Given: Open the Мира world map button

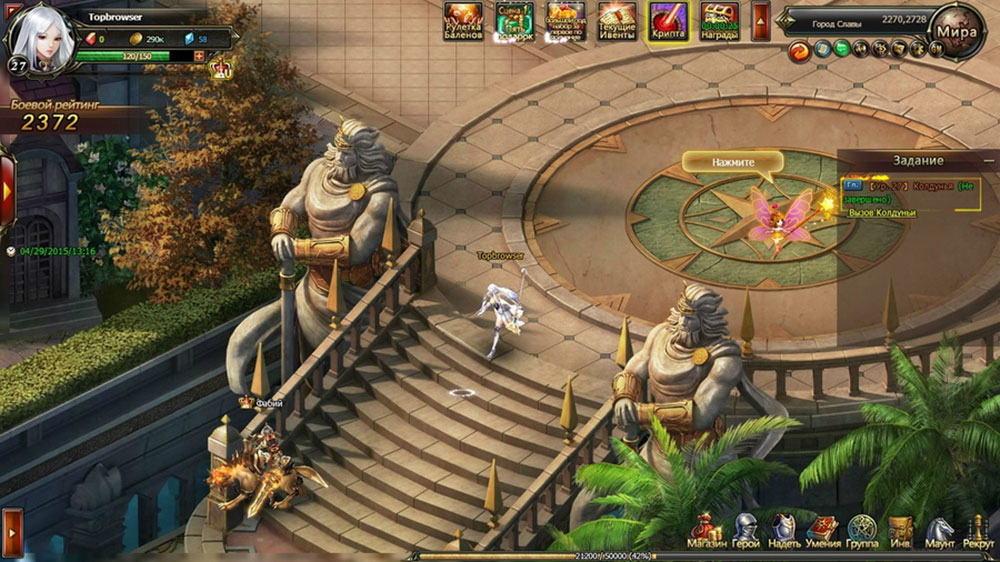Looking at the screenshot, I should click(955, 30).
